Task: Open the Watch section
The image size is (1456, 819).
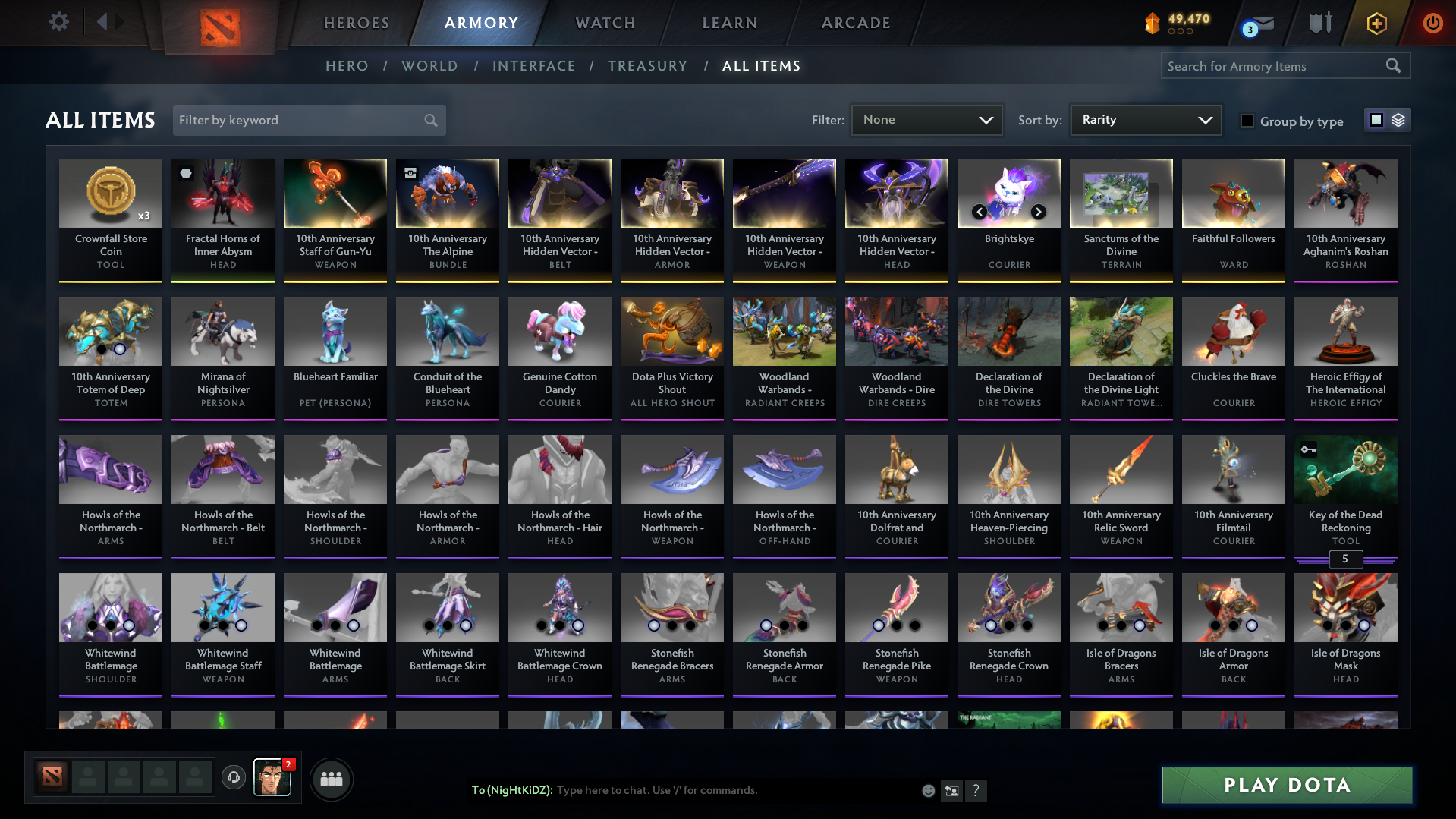Action: (x=605, y=23)
